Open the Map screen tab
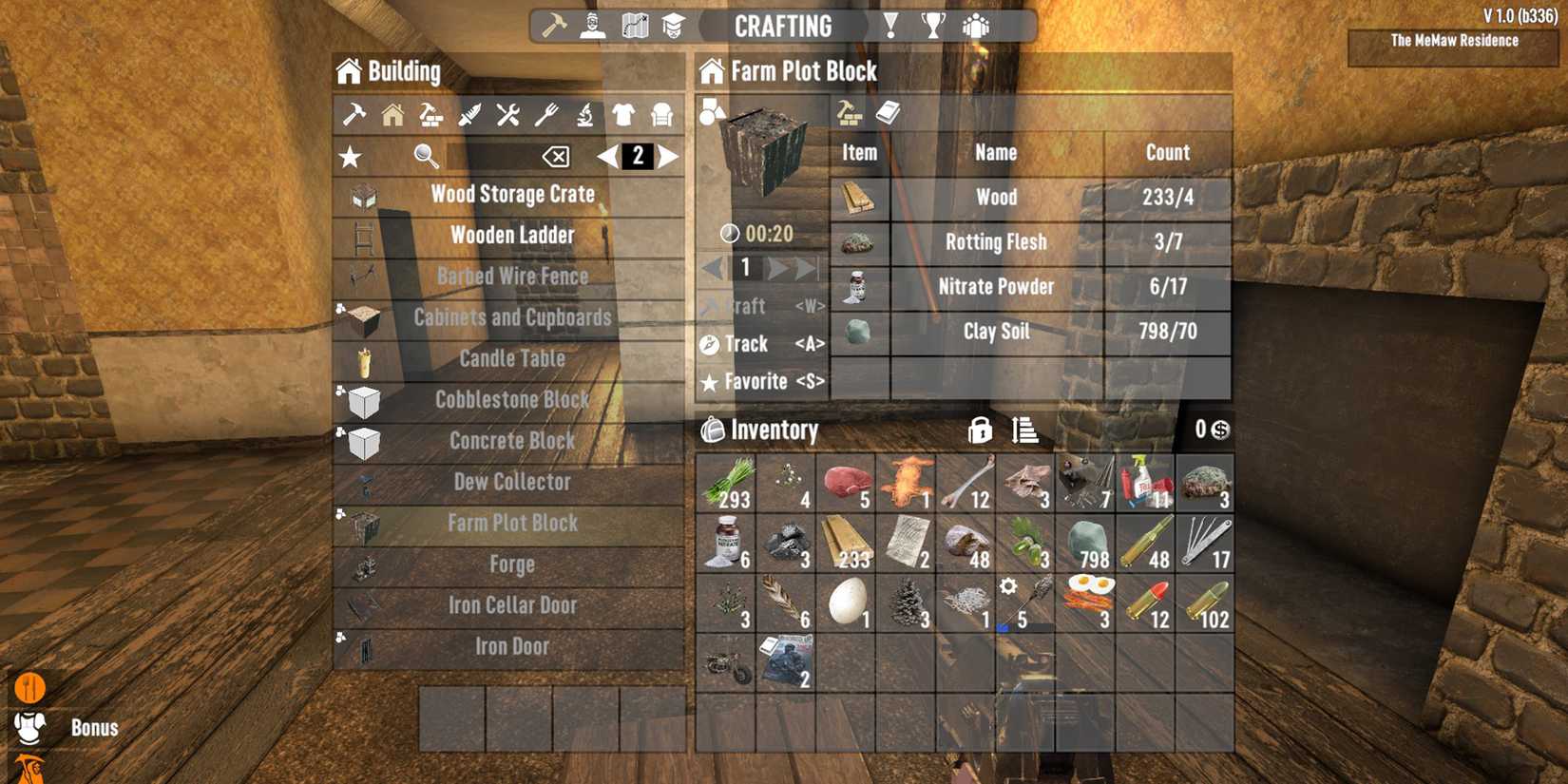Image resolution: width=1568 pixels, height=784 pixels. 637,25
